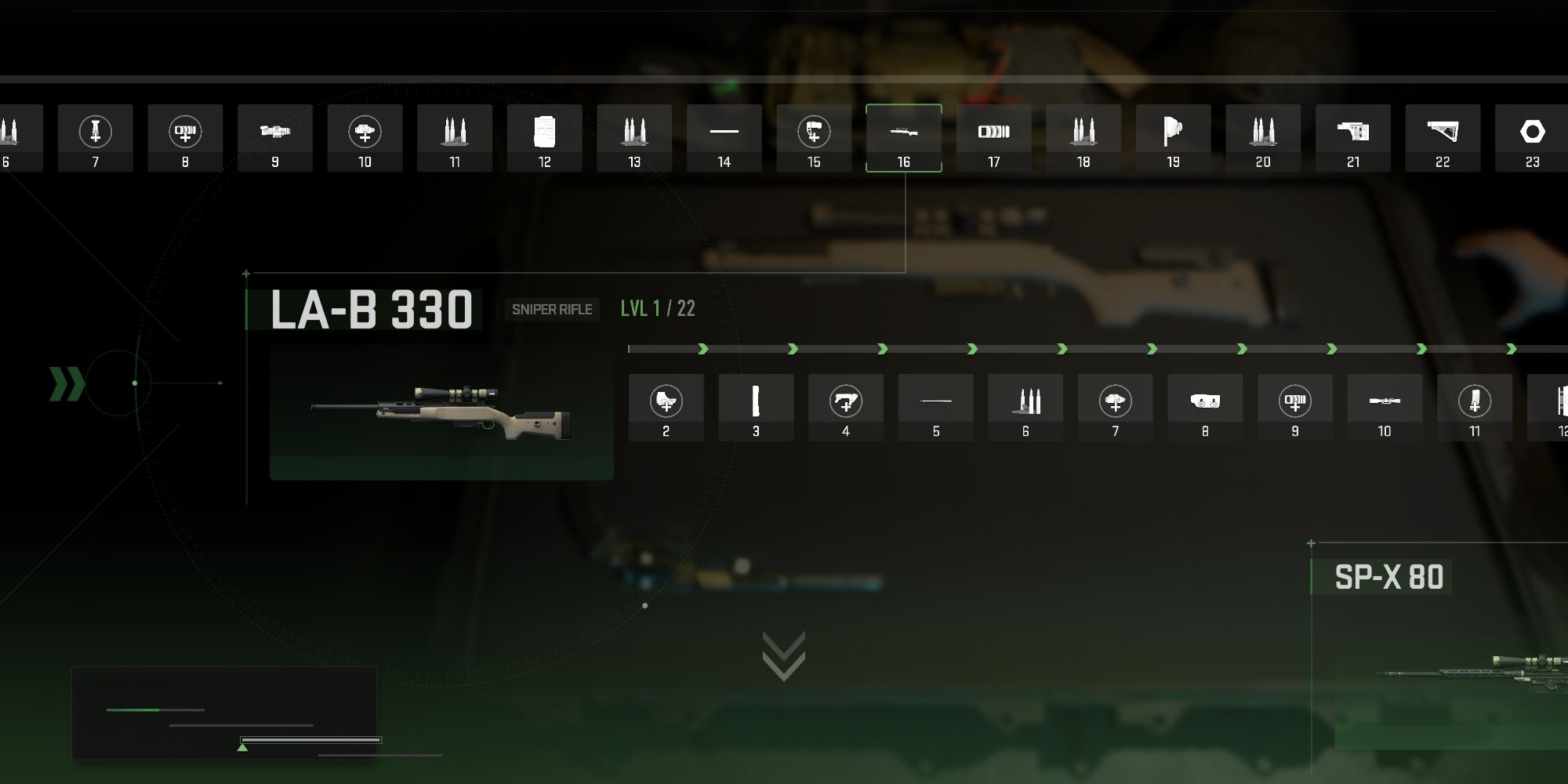Select the scope attachment icon in slot 9
1568x784 pixels.
275,133
